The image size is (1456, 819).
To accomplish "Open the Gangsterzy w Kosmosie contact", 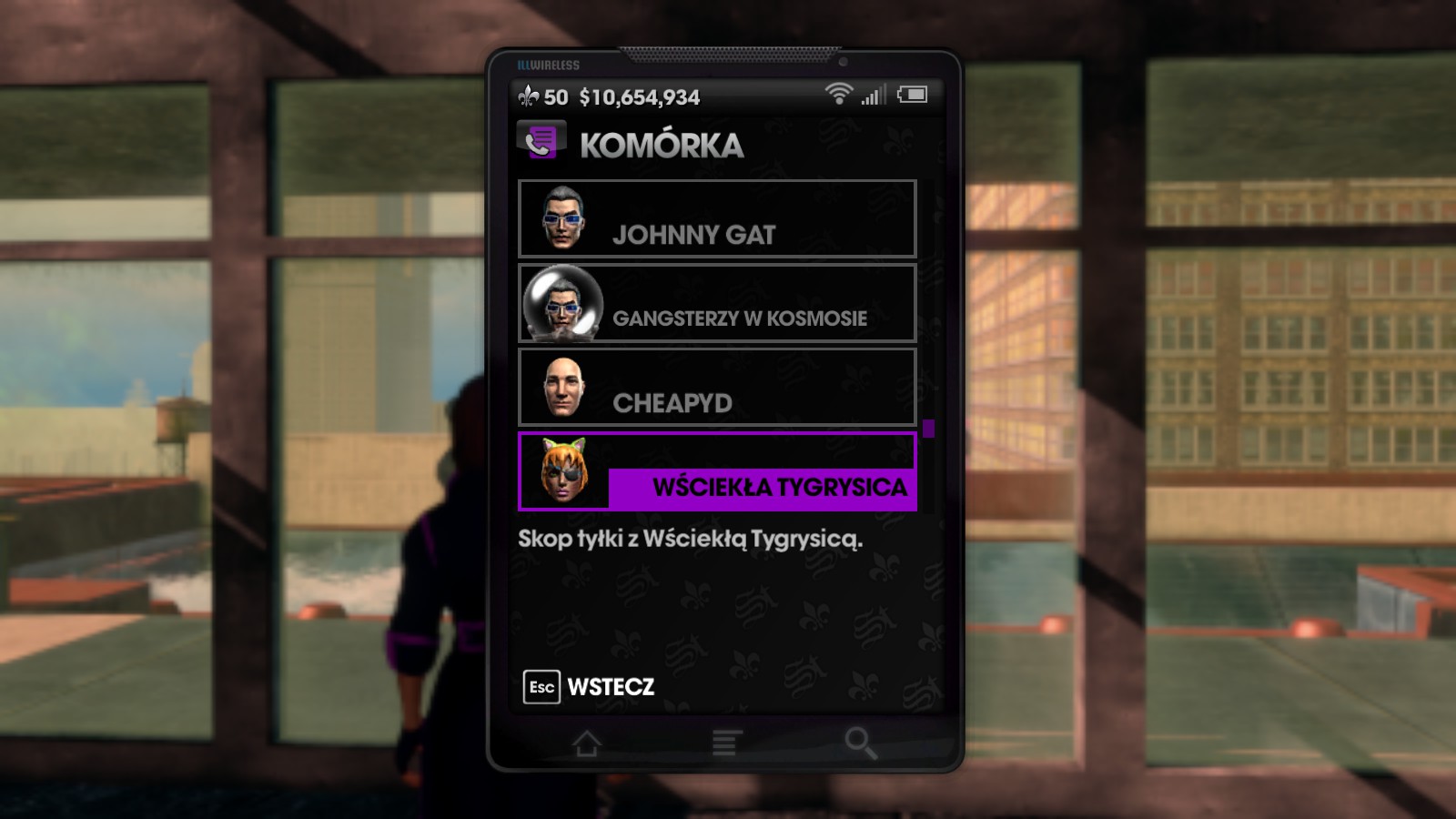I will (717, 306).
